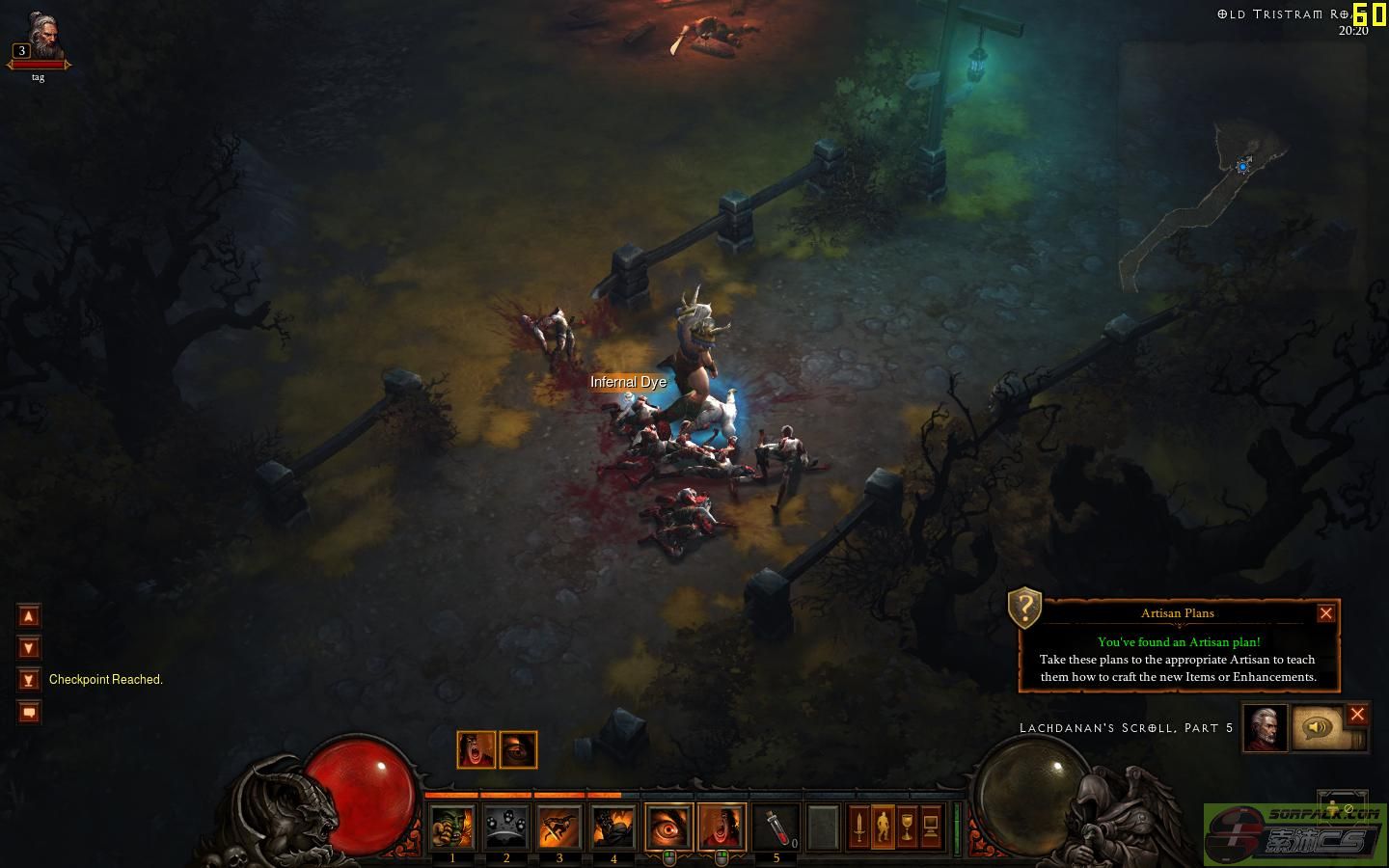This screenshot has height=868, width=1389.
Task: Use the red health potion slot
Action: tap(776, 827)
